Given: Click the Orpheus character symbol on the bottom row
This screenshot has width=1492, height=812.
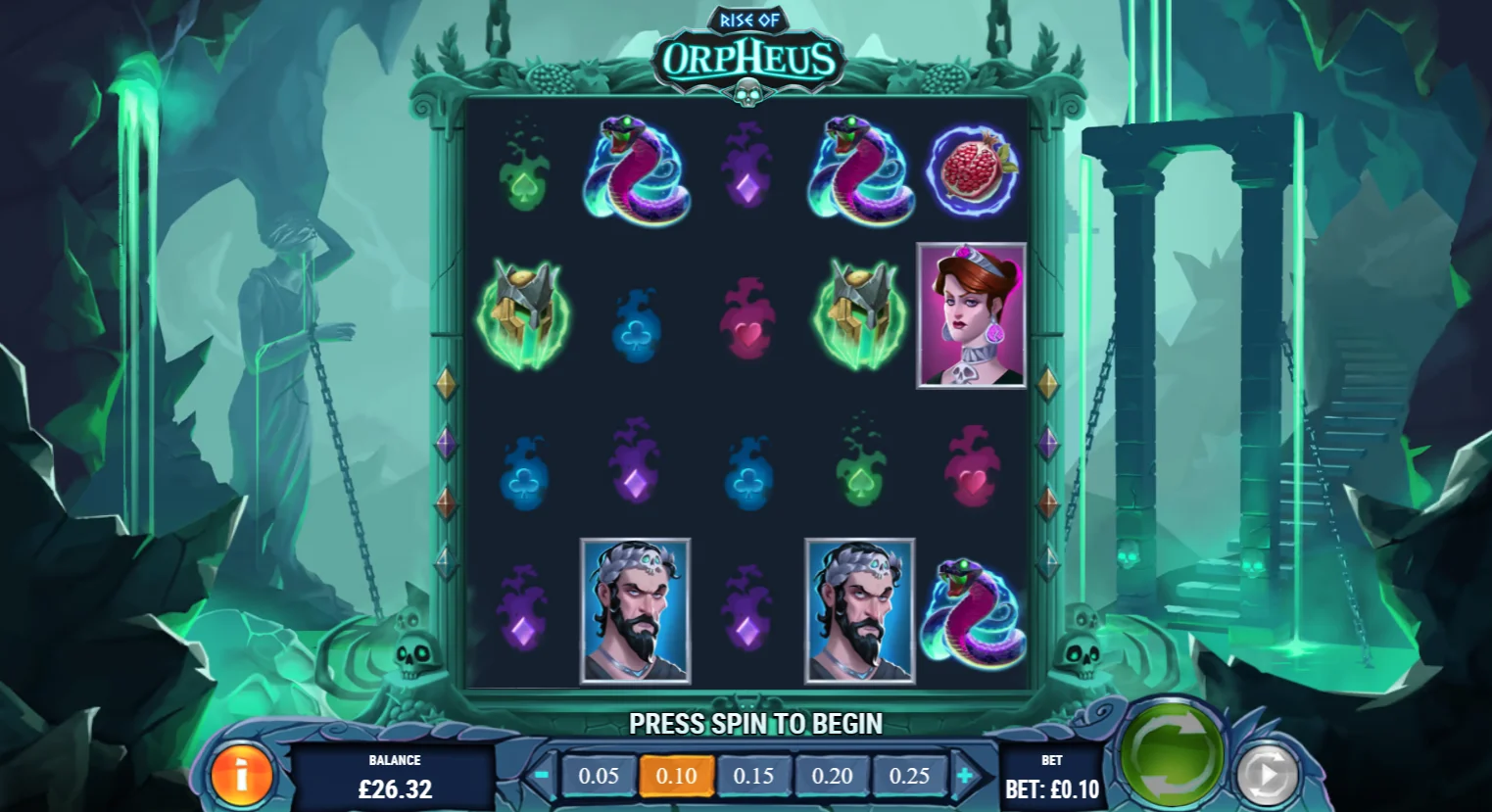Looking at the screenshot, I should point(635,609).
